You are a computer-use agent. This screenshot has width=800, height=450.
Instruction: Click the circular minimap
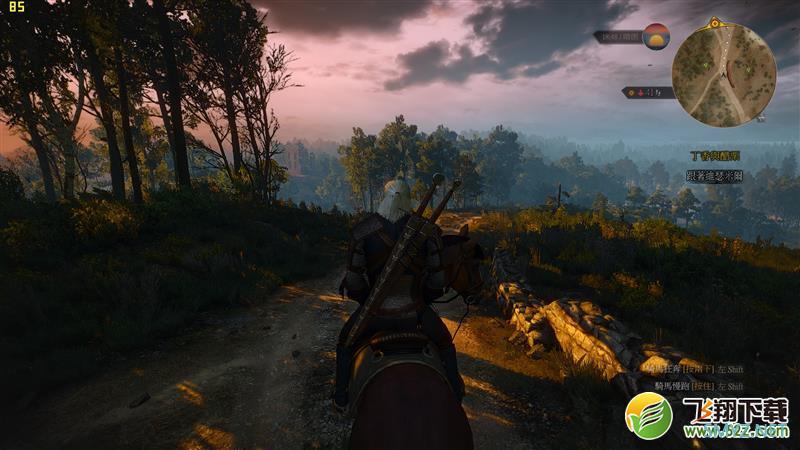pos(724,70)
